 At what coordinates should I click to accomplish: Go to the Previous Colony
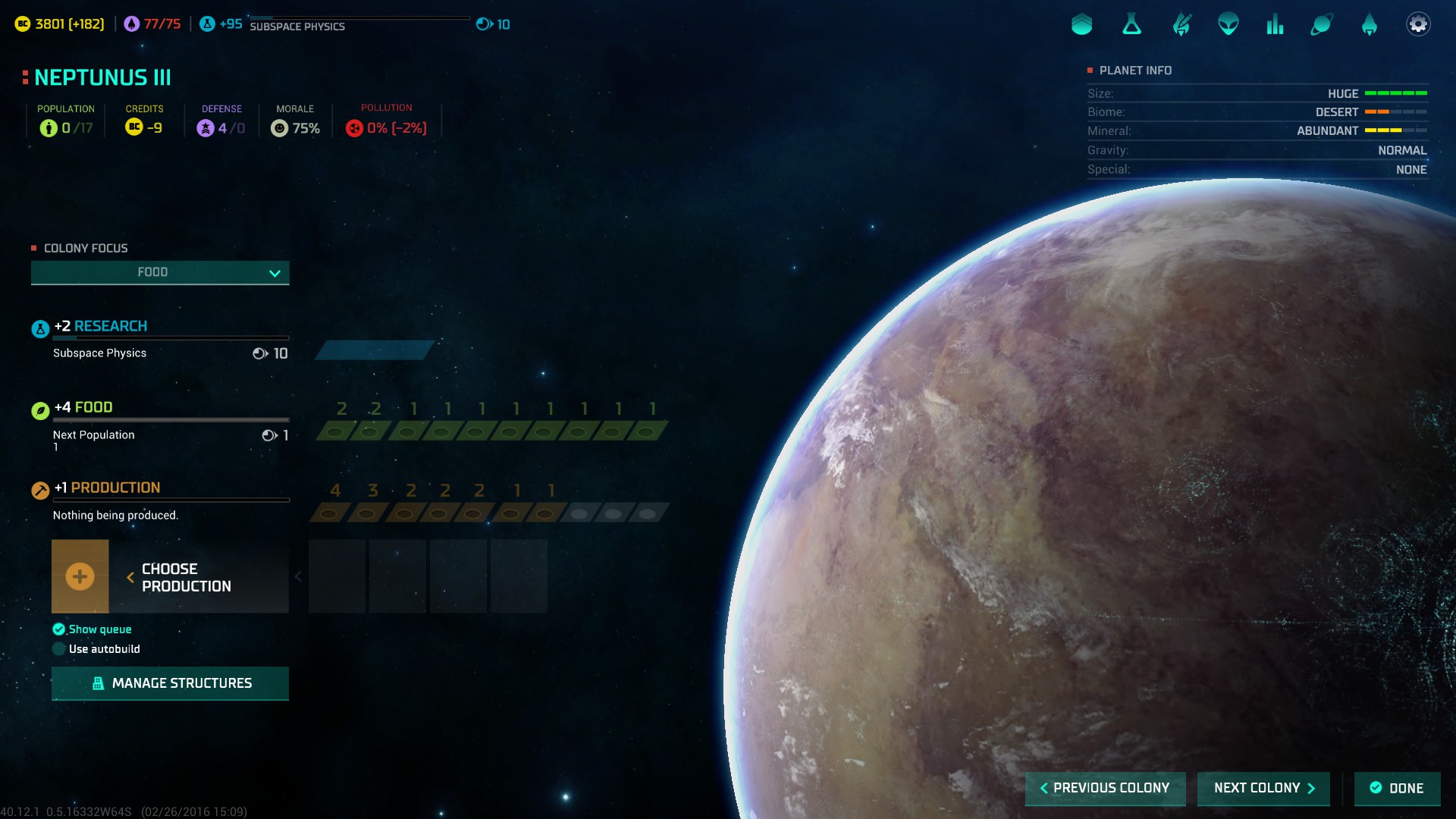tap(1104, 788)
